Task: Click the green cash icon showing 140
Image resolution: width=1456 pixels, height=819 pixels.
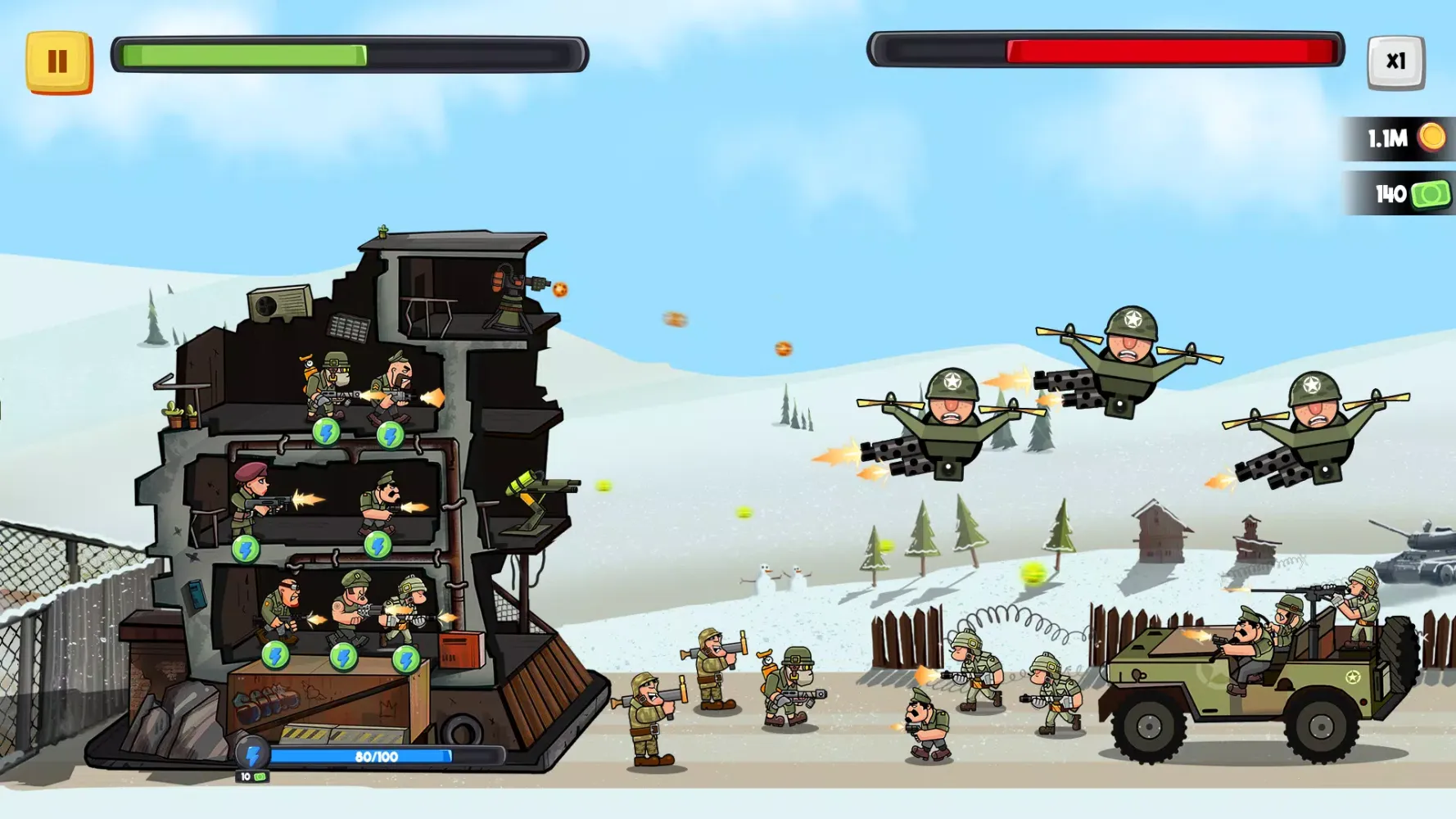Action: 1429,193
